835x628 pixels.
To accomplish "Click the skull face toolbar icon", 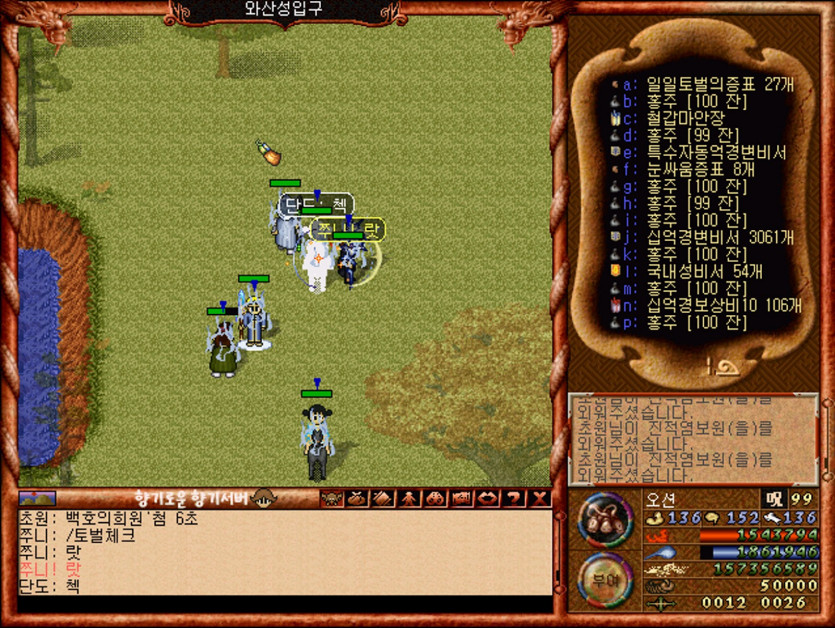I will [331, 497].
